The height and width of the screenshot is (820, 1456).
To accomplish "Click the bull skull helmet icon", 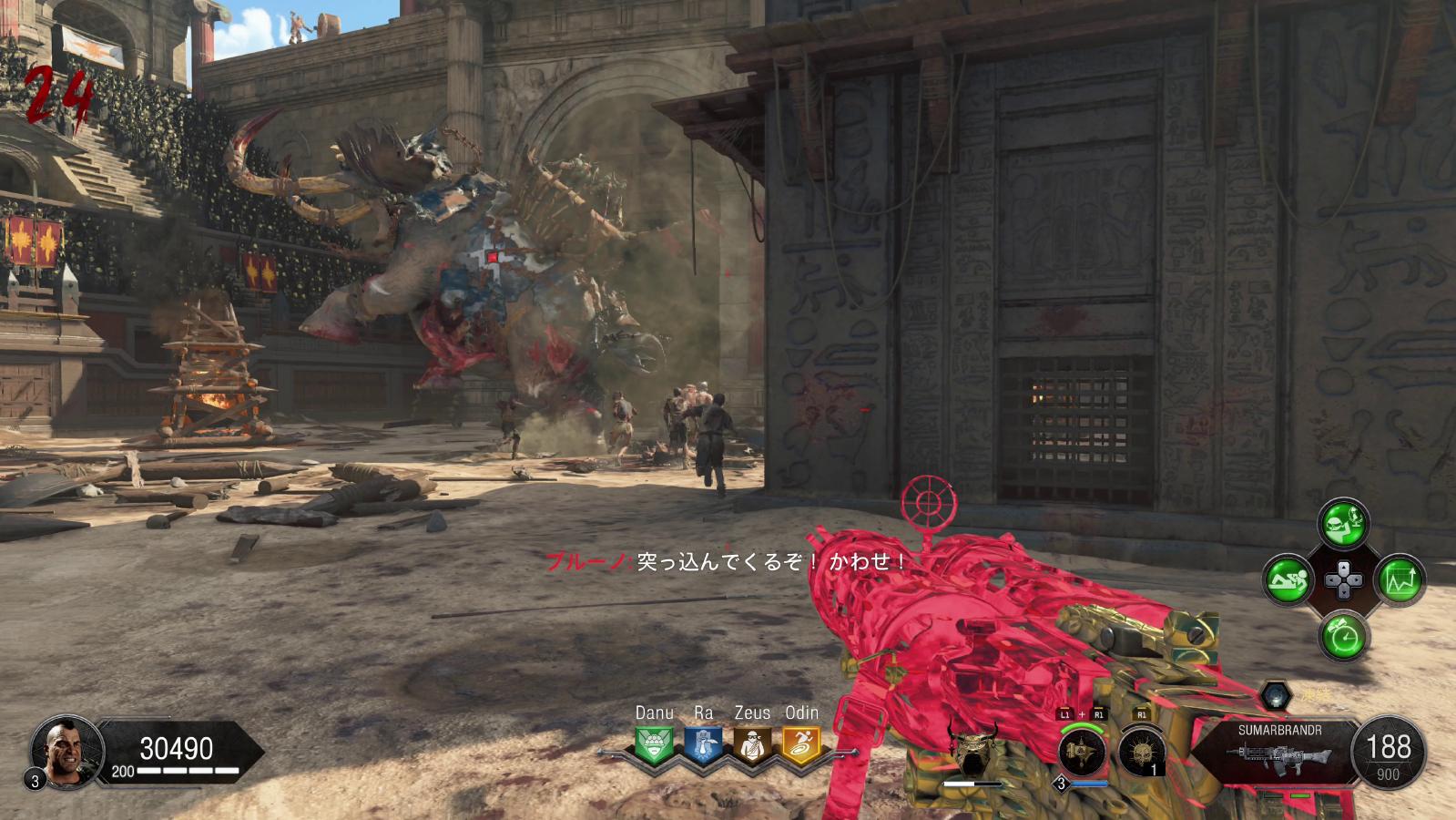I will (x=972, y=749).
